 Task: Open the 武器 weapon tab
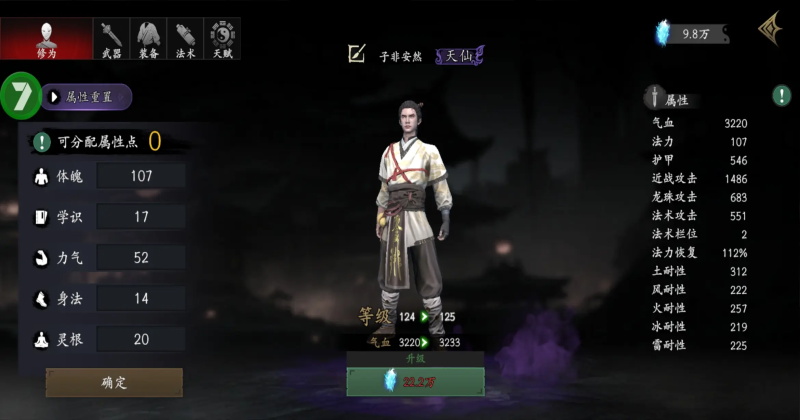(112, 38)
